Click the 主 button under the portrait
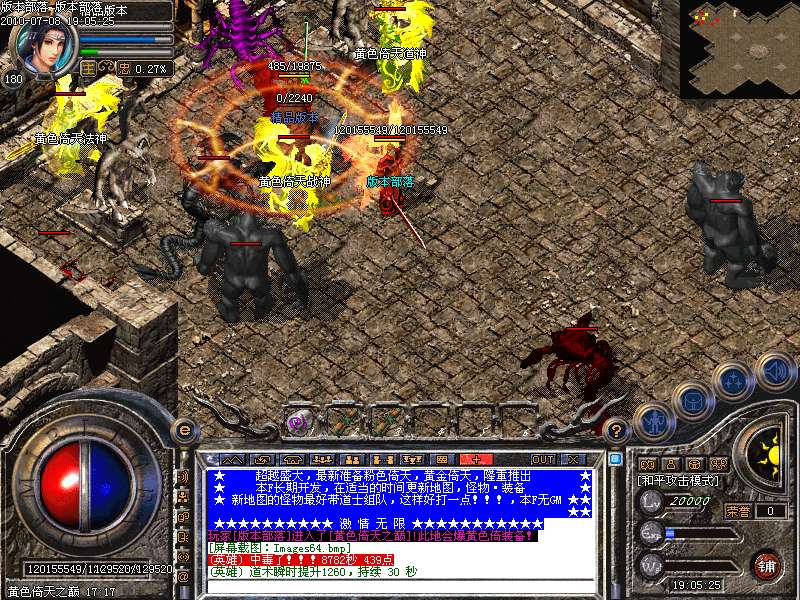This screenshot has width=800, height=600. (89, 68)
